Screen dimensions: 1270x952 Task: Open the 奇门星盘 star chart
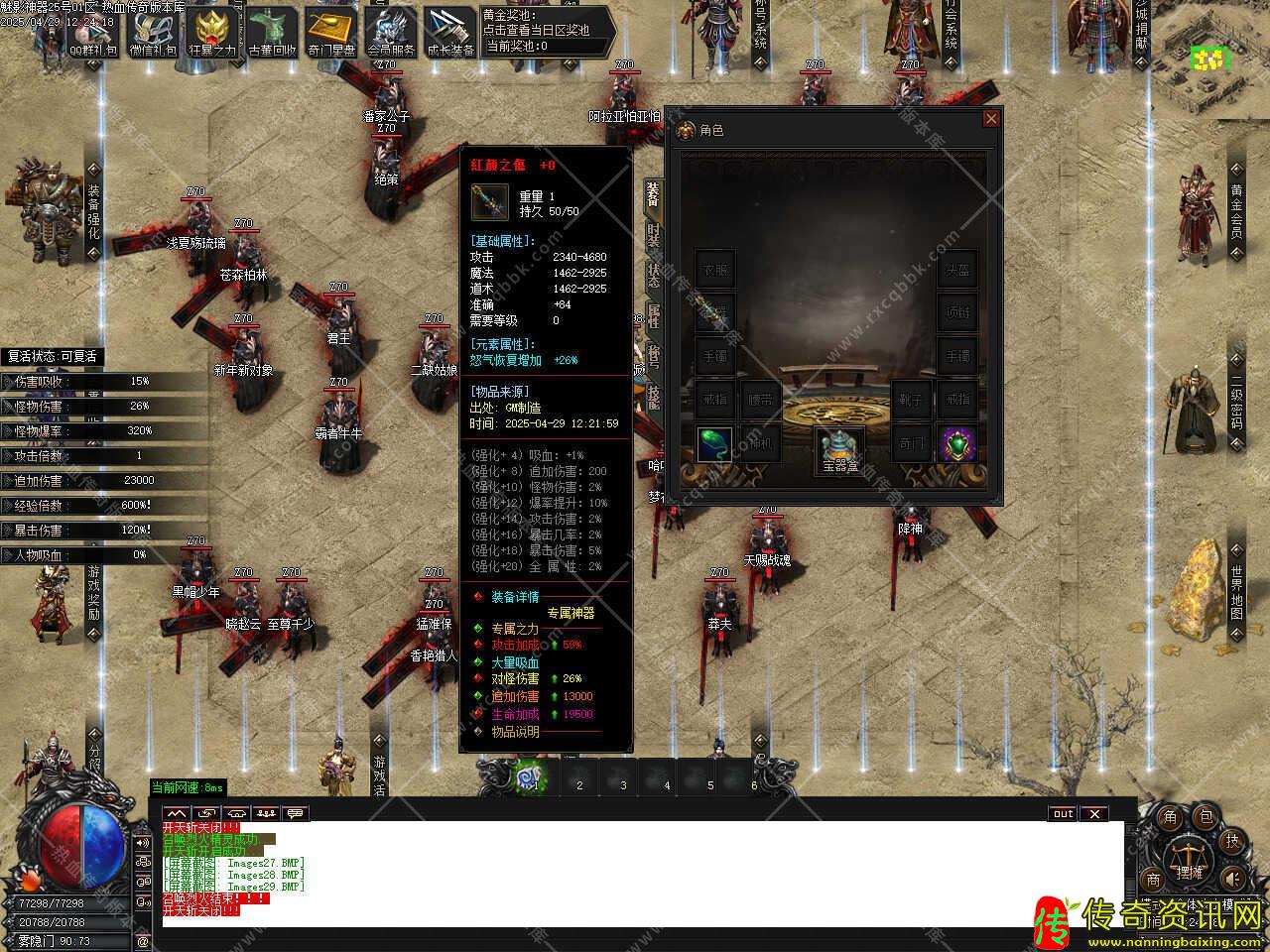coord(331,33)
